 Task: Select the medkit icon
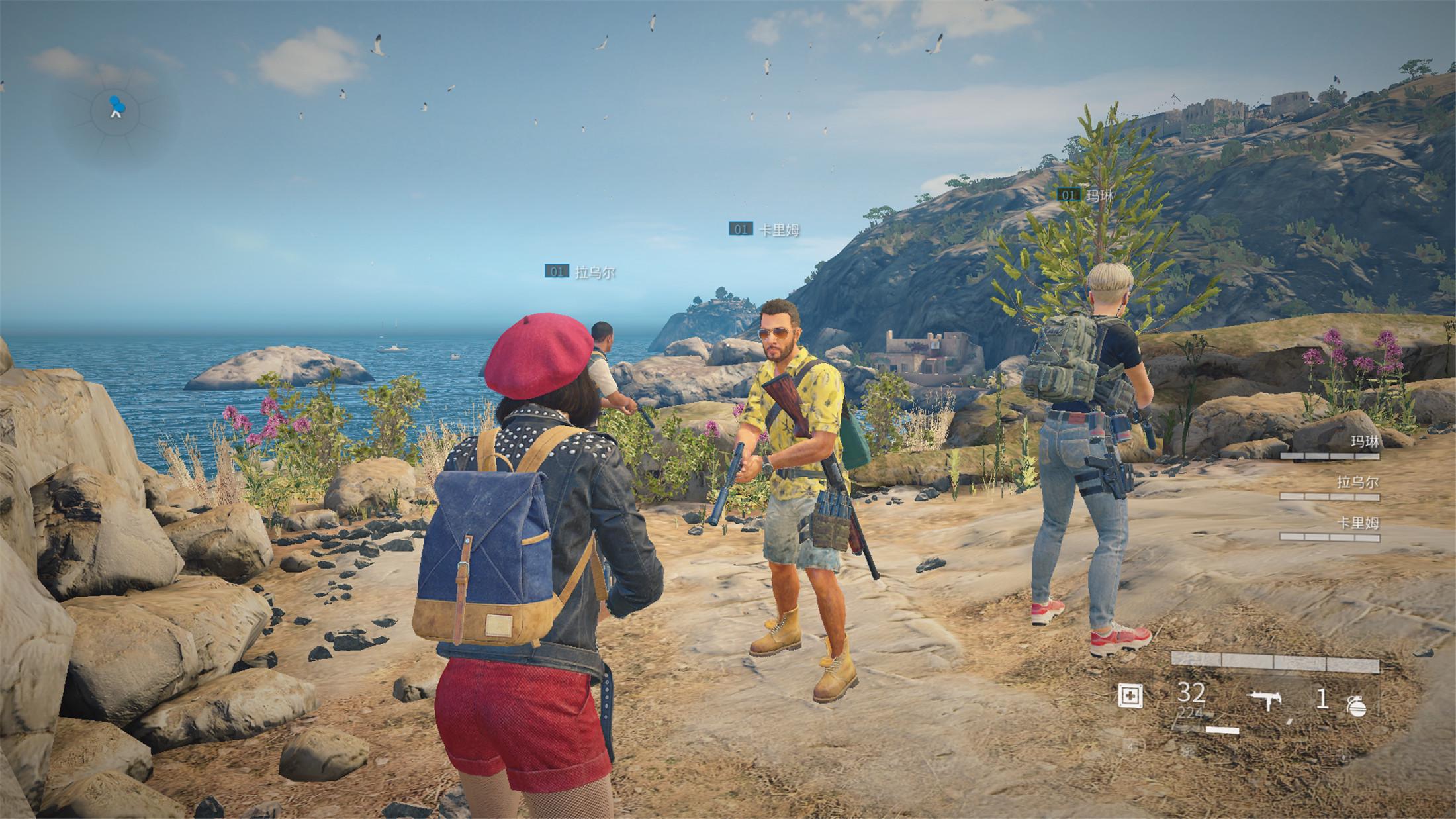click(x=1129, y=696)
